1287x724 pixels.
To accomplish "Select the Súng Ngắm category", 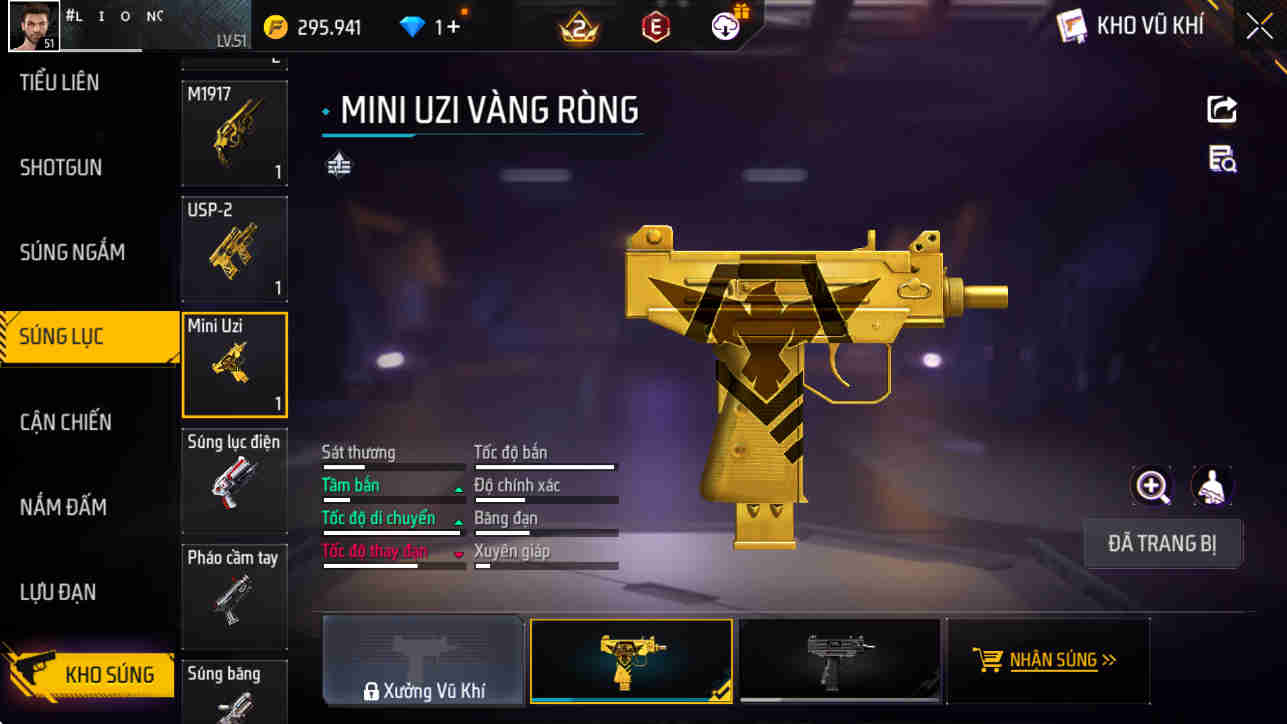I will point(72,252).
